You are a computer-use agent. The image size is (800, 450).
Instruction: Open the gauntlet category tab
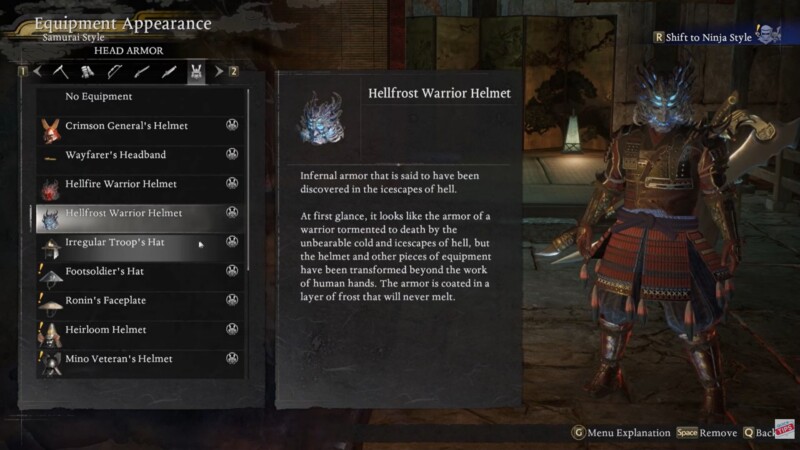point(87,71)
